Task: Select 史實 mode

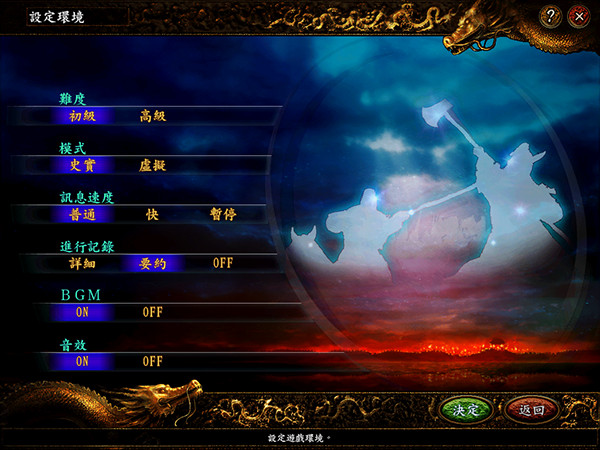Action: tap(82, 164)
